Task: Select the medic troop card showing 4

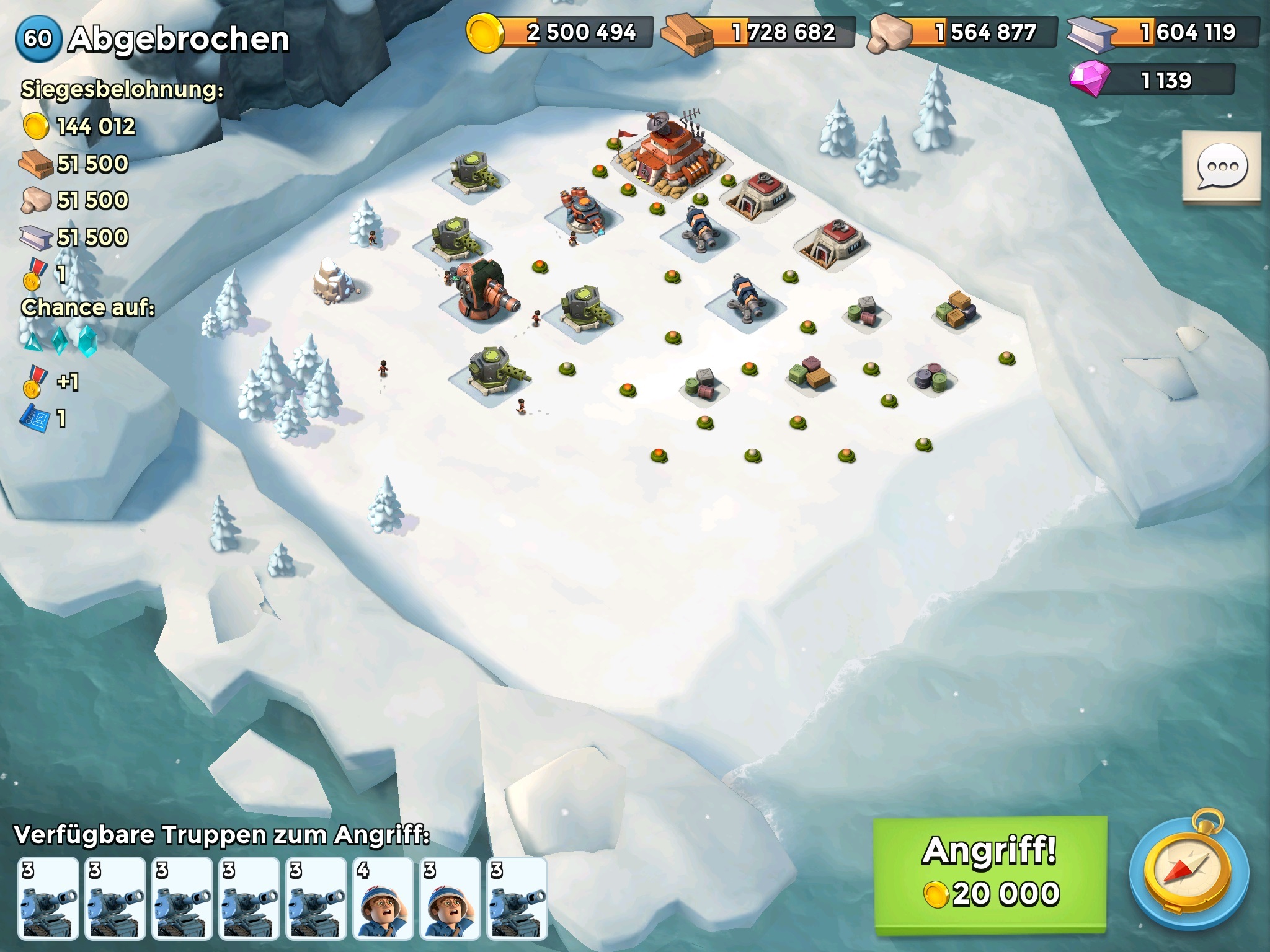Action: (383, 897)
